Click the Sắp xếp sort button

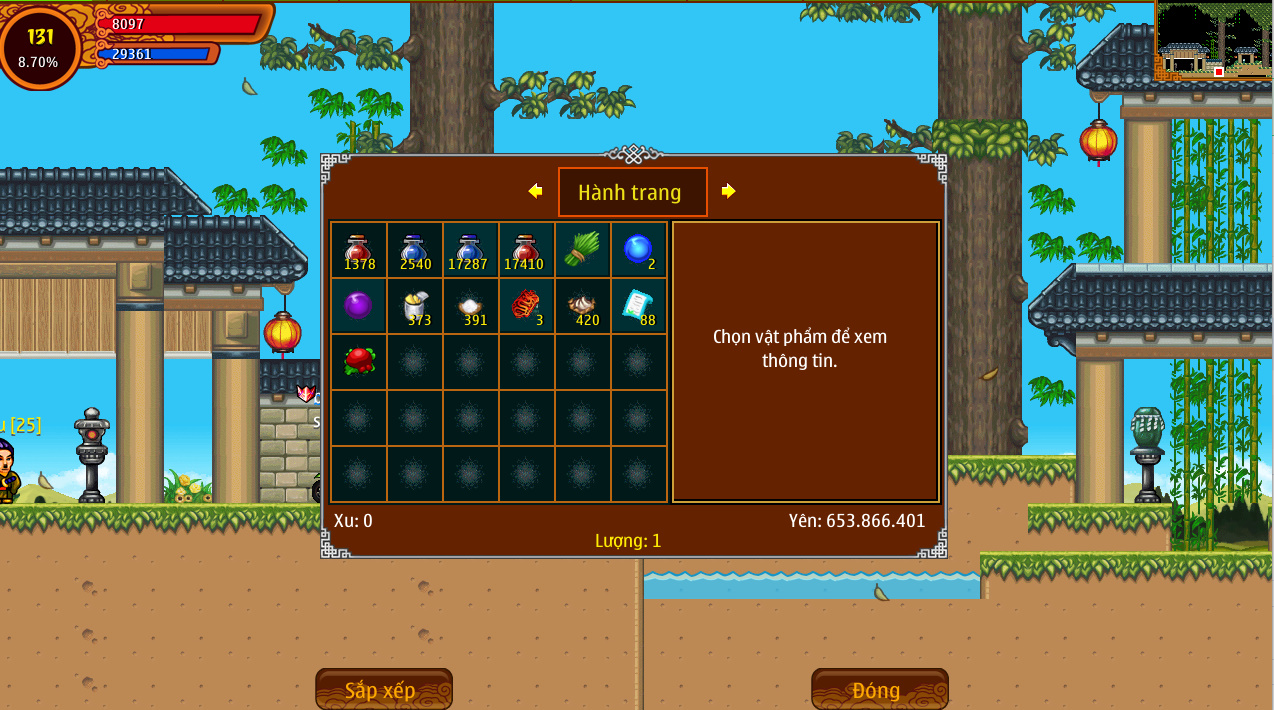click(383, 690)
